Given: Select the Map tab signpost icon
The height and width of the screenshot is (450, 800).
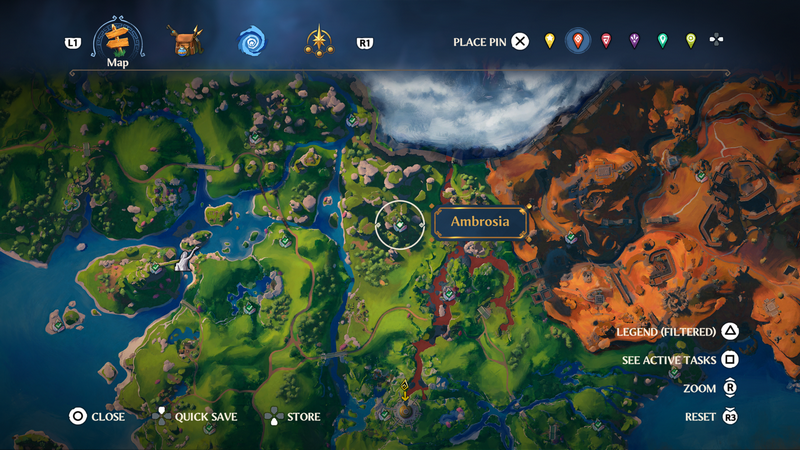Looking at the screenshot, I should [118, 41].
